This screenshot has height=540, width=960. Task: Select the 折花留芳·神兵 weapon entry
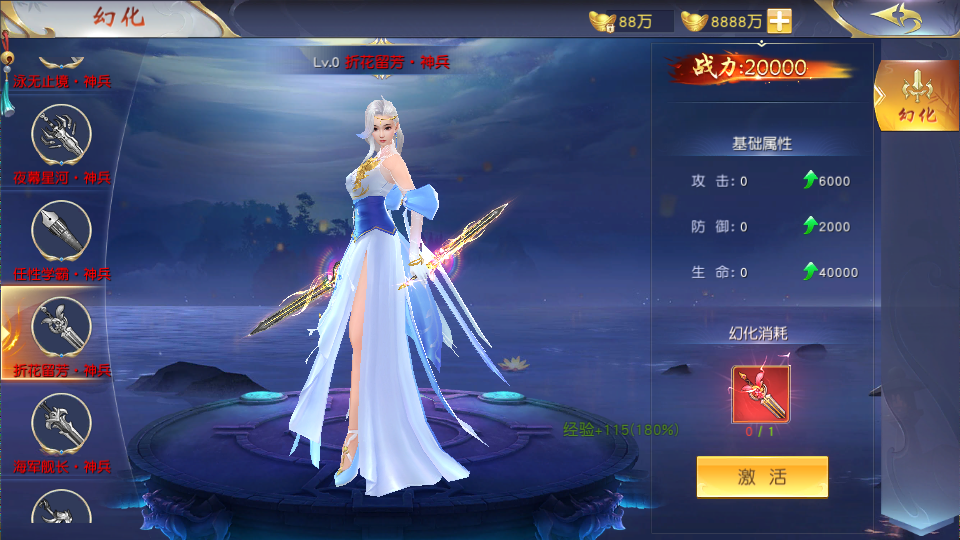click(x=62, y=330)
